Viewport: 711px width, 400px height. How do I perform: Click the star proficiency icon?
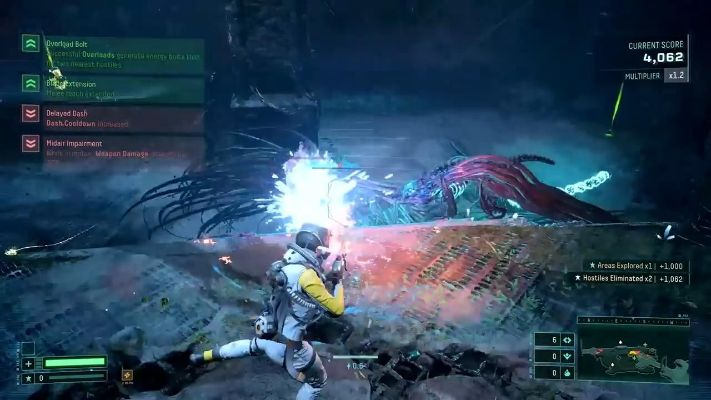pyautogui.click(x=28, y=378)
